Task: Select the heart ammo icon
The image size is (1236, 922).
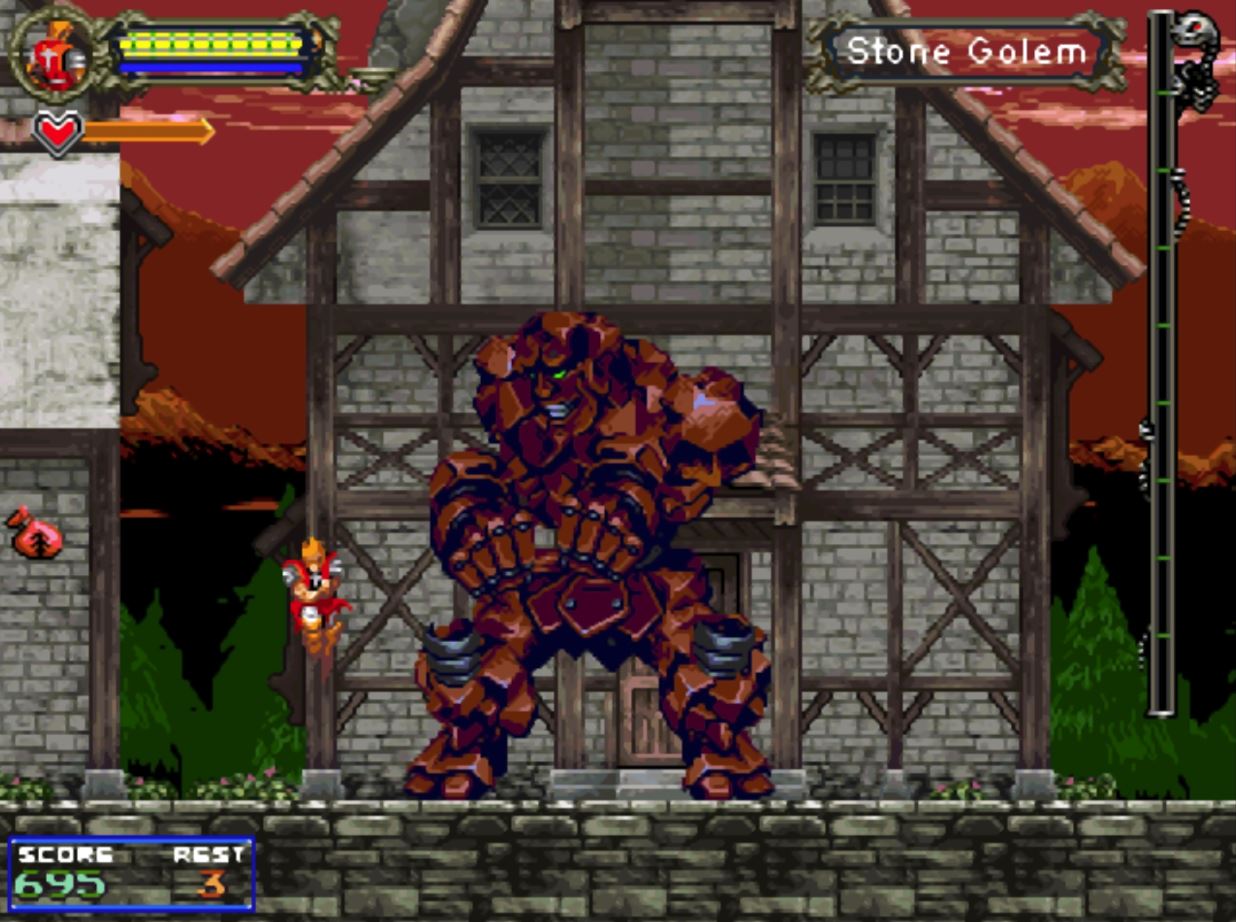Action: [56, 132]
